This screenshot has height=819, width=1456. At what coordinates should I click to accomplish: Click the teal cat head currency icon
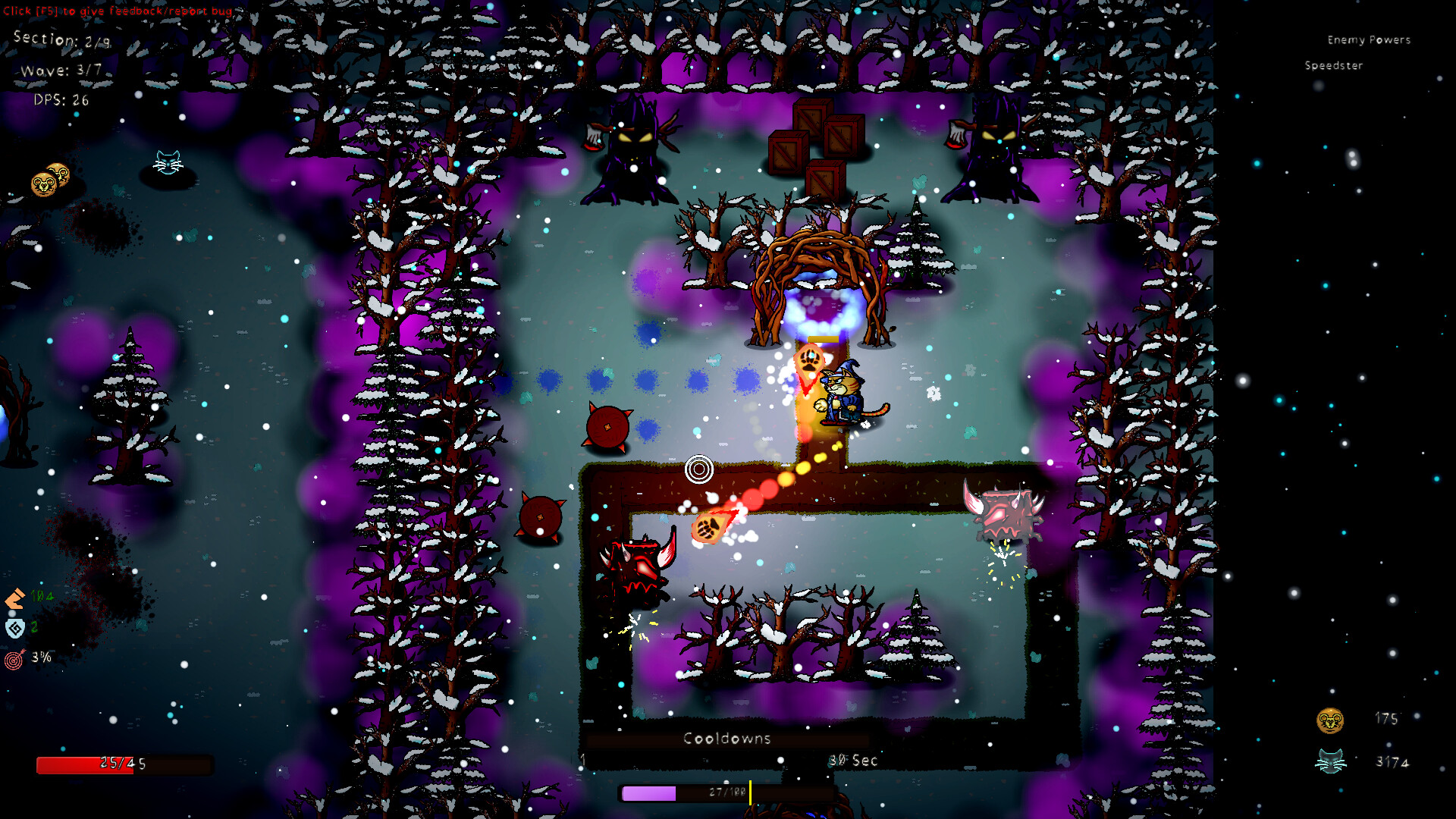(1330, 761)
